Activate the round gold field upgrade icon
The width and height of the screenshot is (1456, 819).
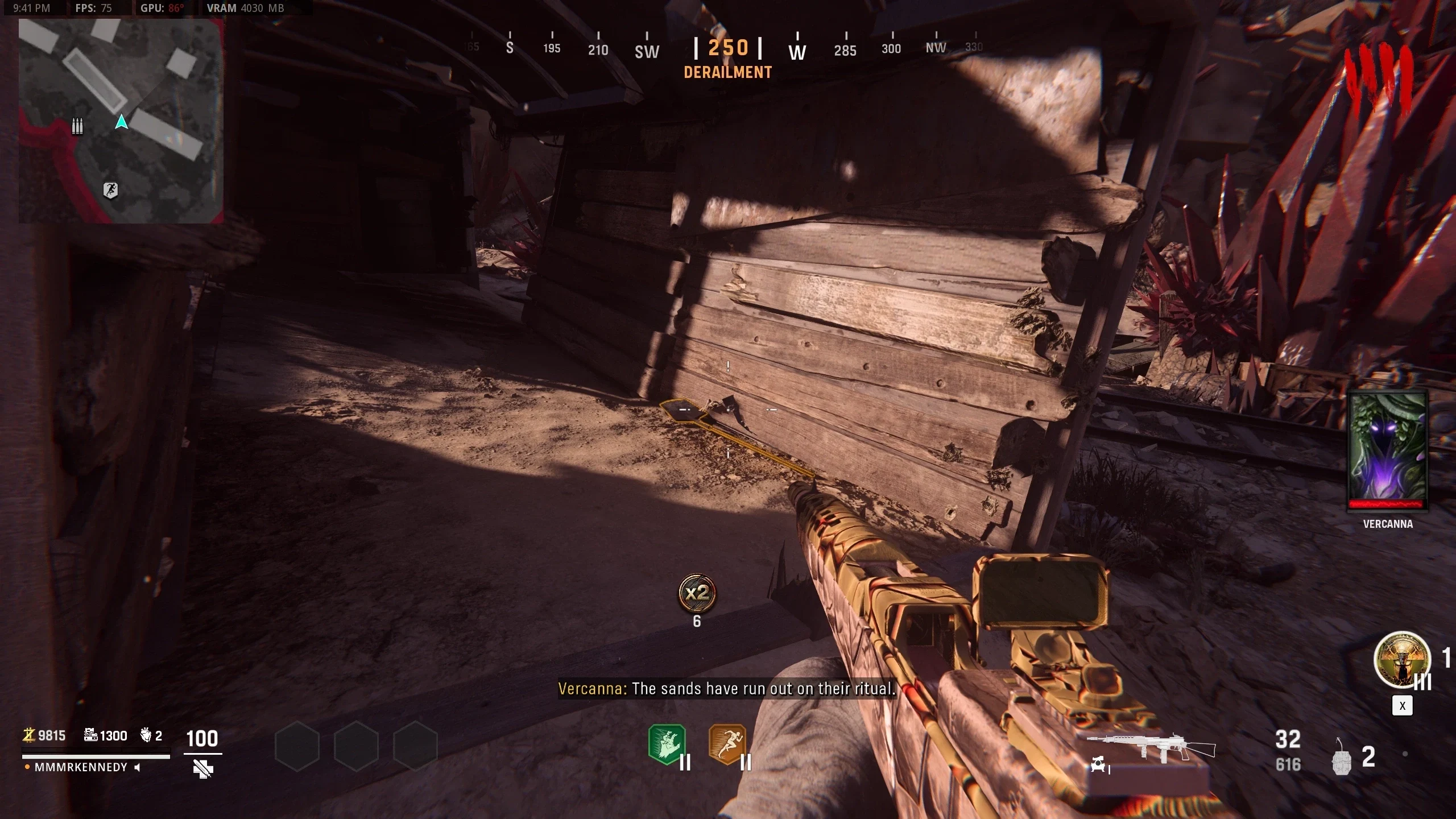pos(1401,660)
